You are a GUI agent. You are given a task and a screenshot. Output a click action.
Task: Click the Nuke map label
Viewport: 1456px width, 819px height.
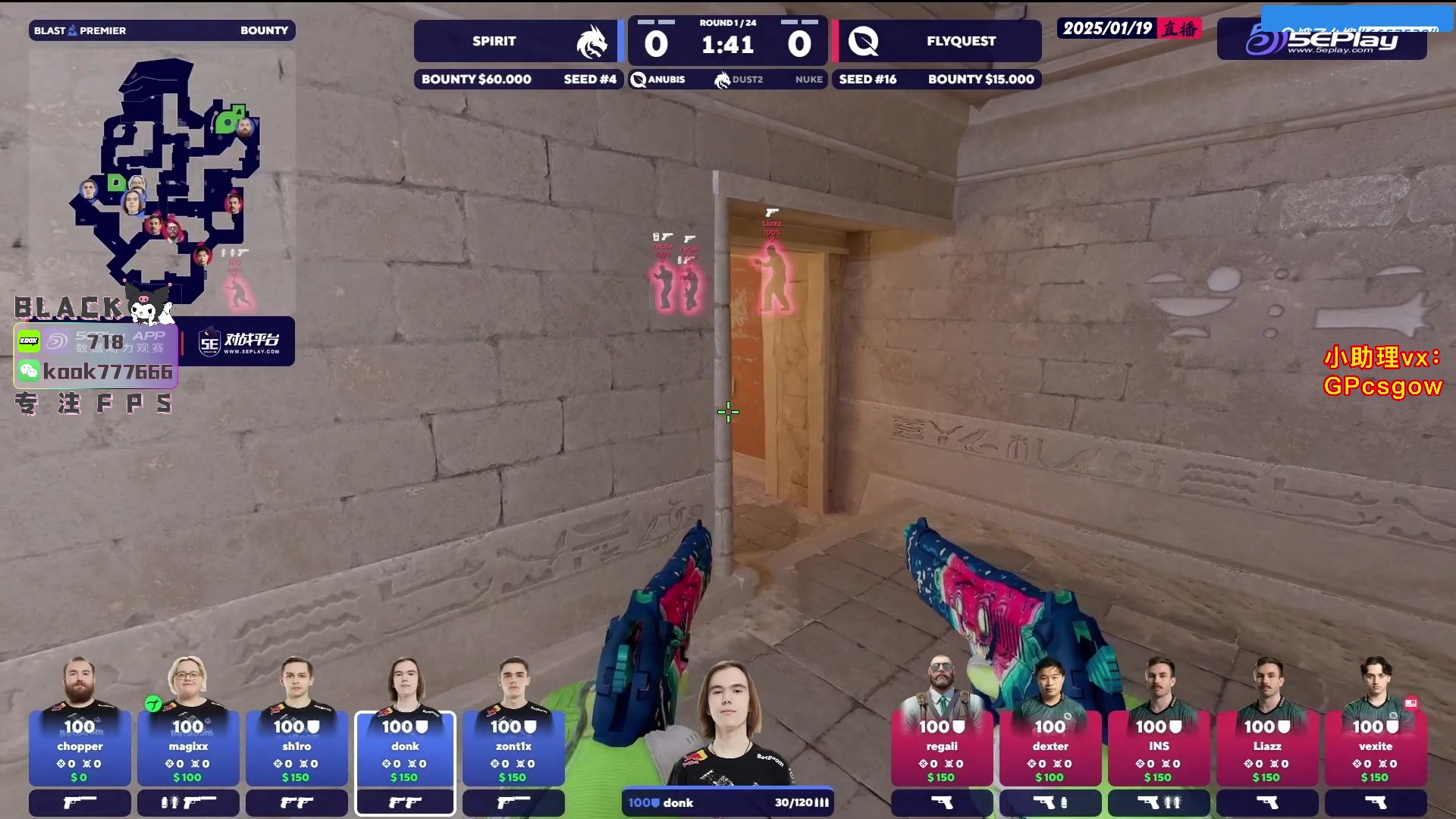[808, 80]
